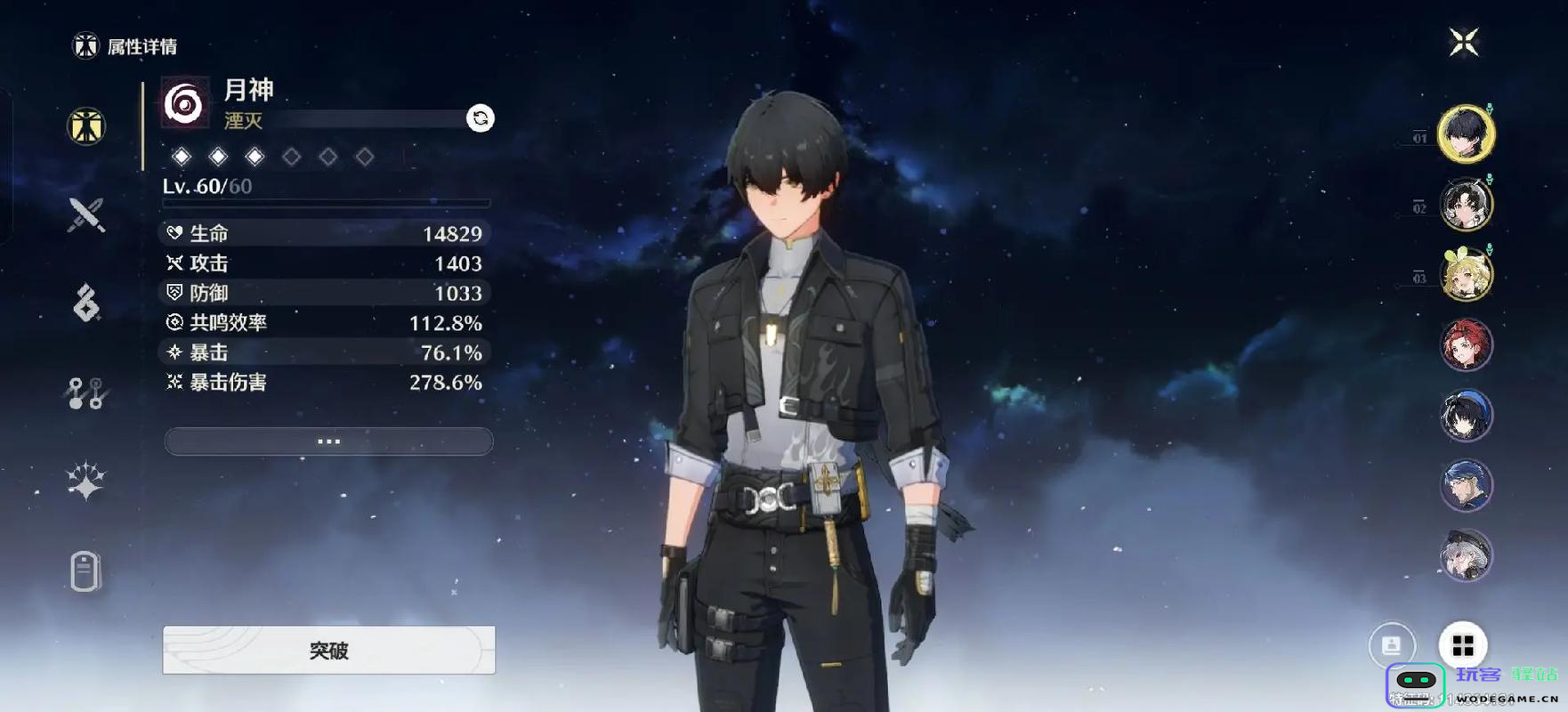Pick the silver-haired character portrait
1568x712 pixels.
1466,556
